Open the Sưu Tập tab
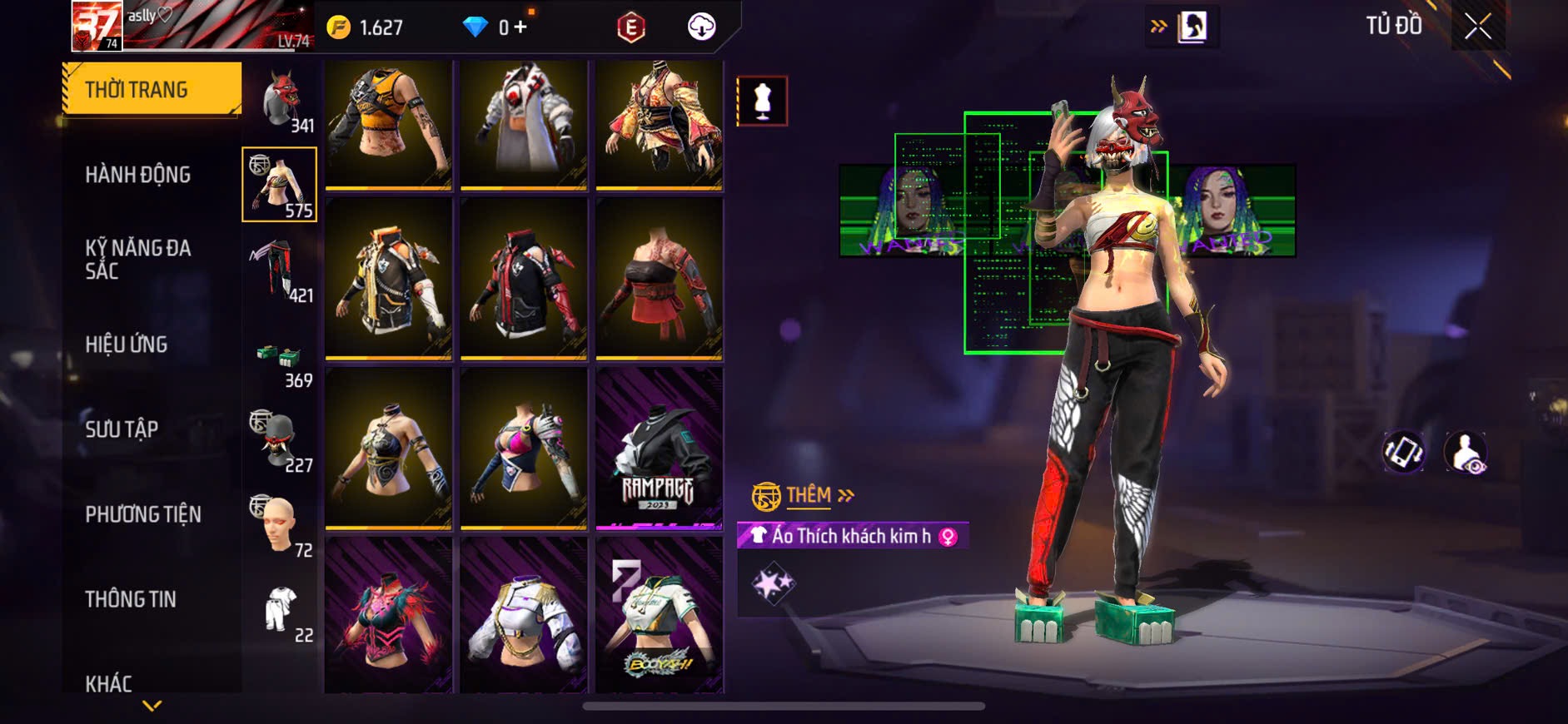Viewport: 1568px width, 724px height. click(122, 429)
